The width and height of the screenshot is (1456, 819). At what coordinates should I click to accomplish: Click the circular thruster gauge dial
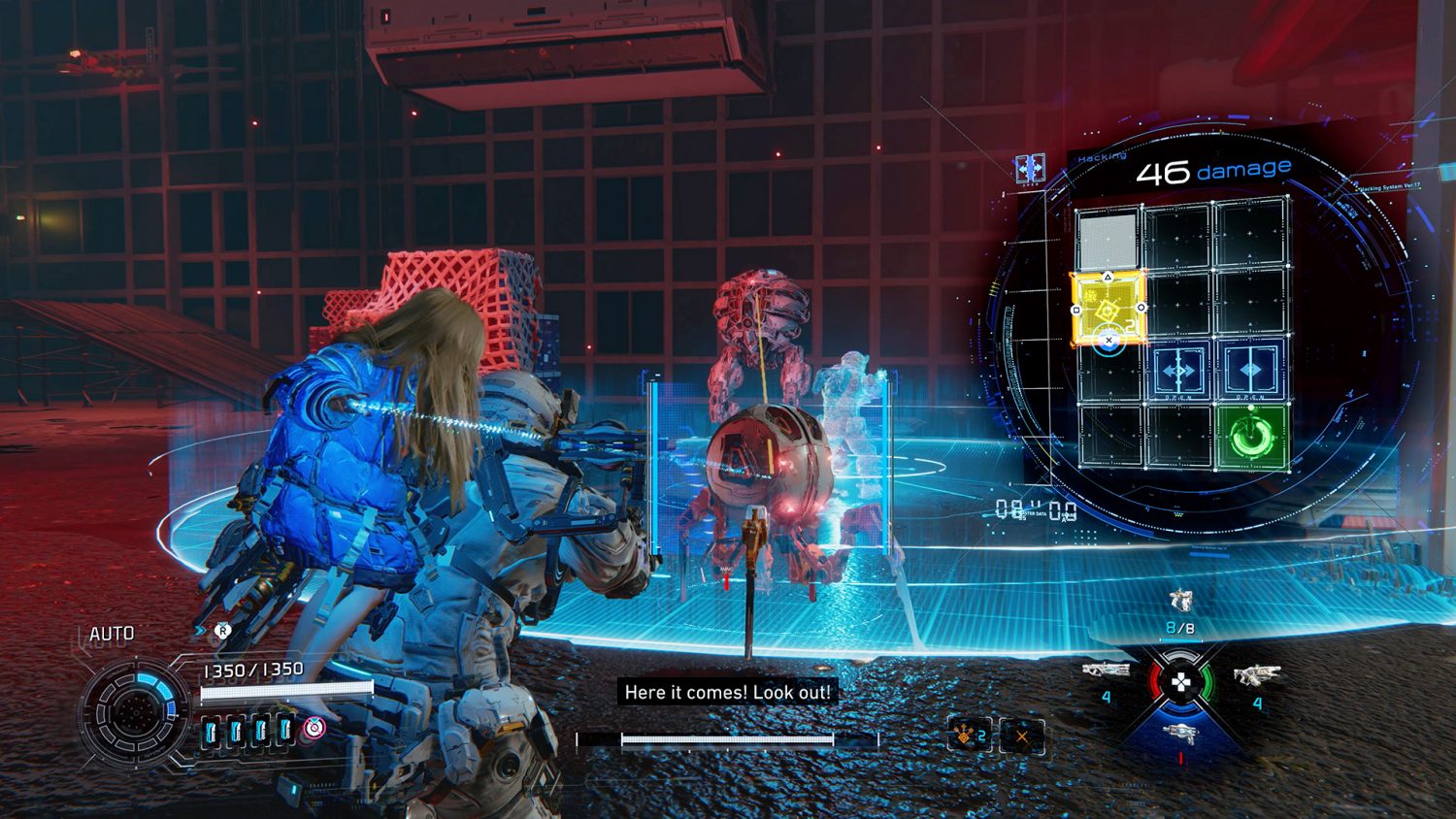coord(134,711)
